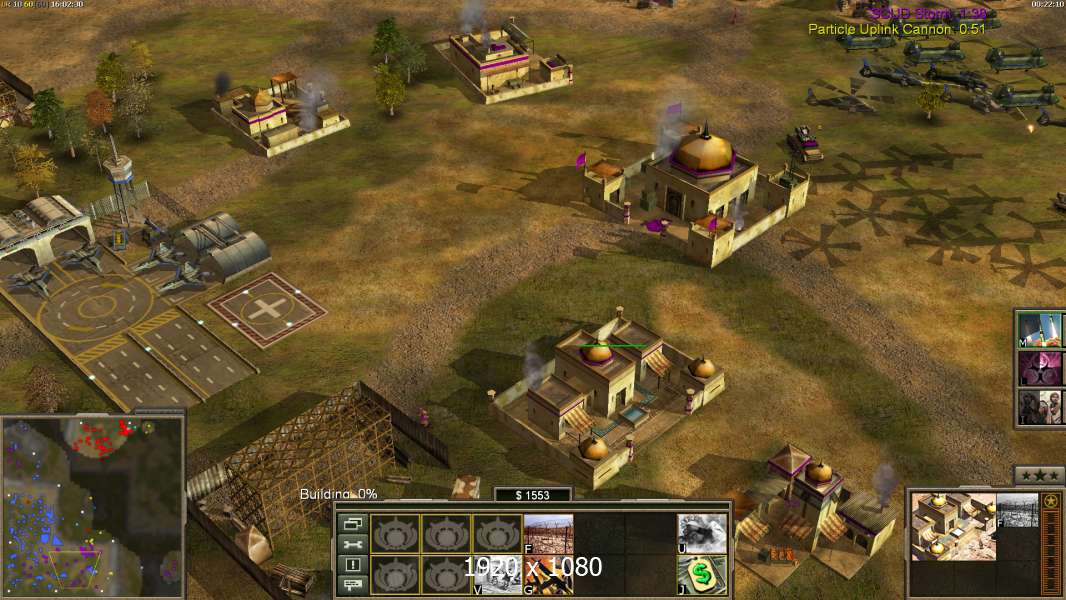Click the barbed wire thumbnail beside the portrait
This screenshot has width=1066, height=600.
1018,511
